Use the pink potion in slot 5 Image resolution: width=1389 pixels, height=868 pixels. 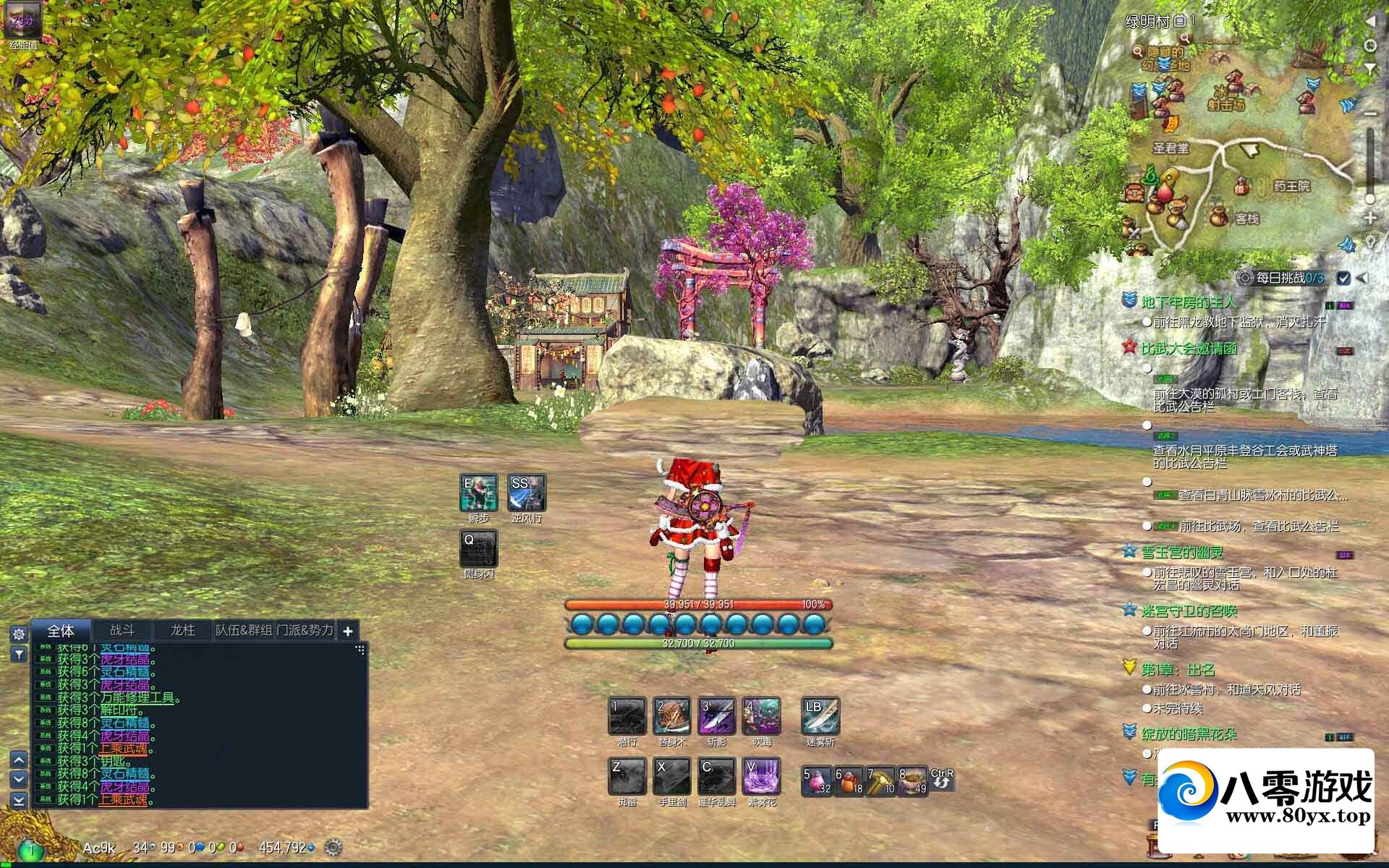(x=817, y=781)
